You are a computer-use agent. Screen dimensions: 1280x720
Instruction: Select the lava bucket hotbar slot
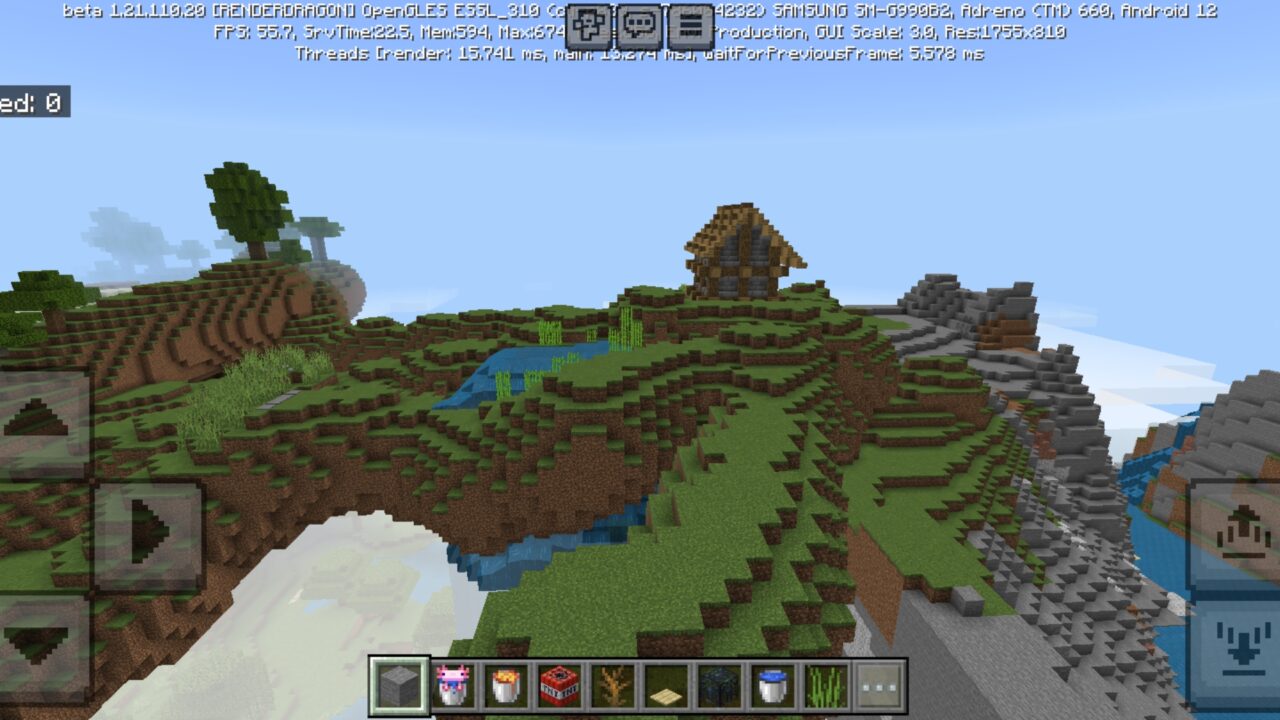tap(504, 685)
